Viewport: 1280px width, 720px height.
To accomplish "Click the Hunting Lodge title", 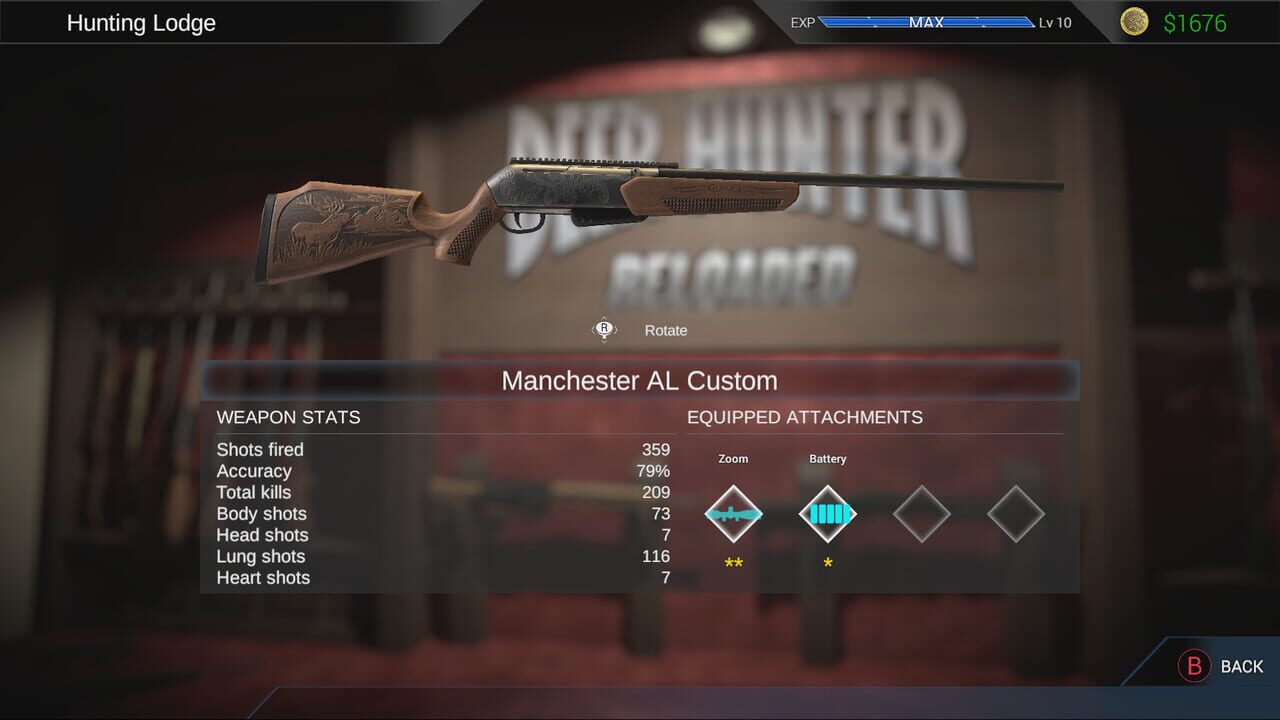I will coord(141,22).
